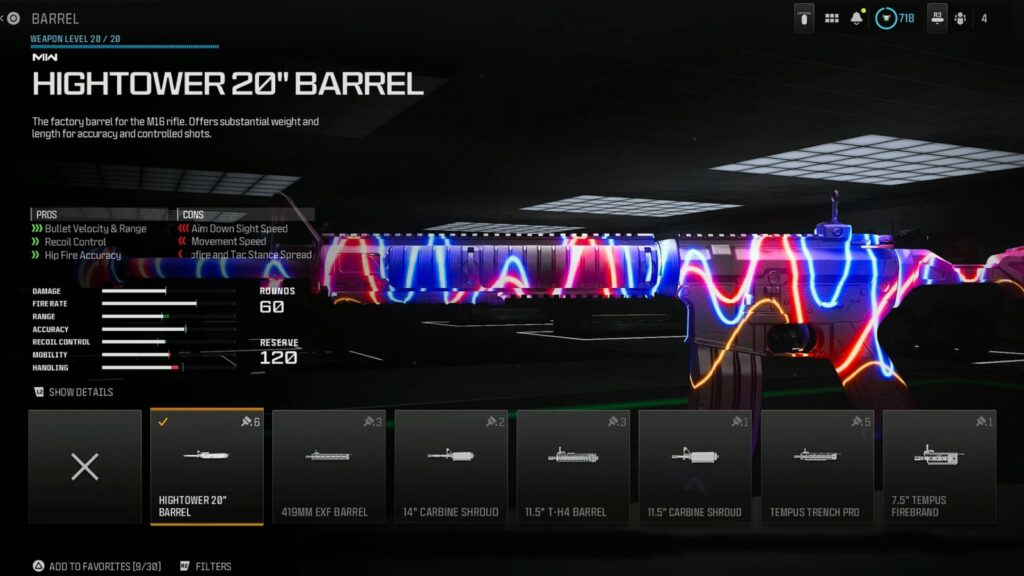Choose the 419MM EXF Barrel
Viewport: 1024px width, 576px height.
[329, 466]
